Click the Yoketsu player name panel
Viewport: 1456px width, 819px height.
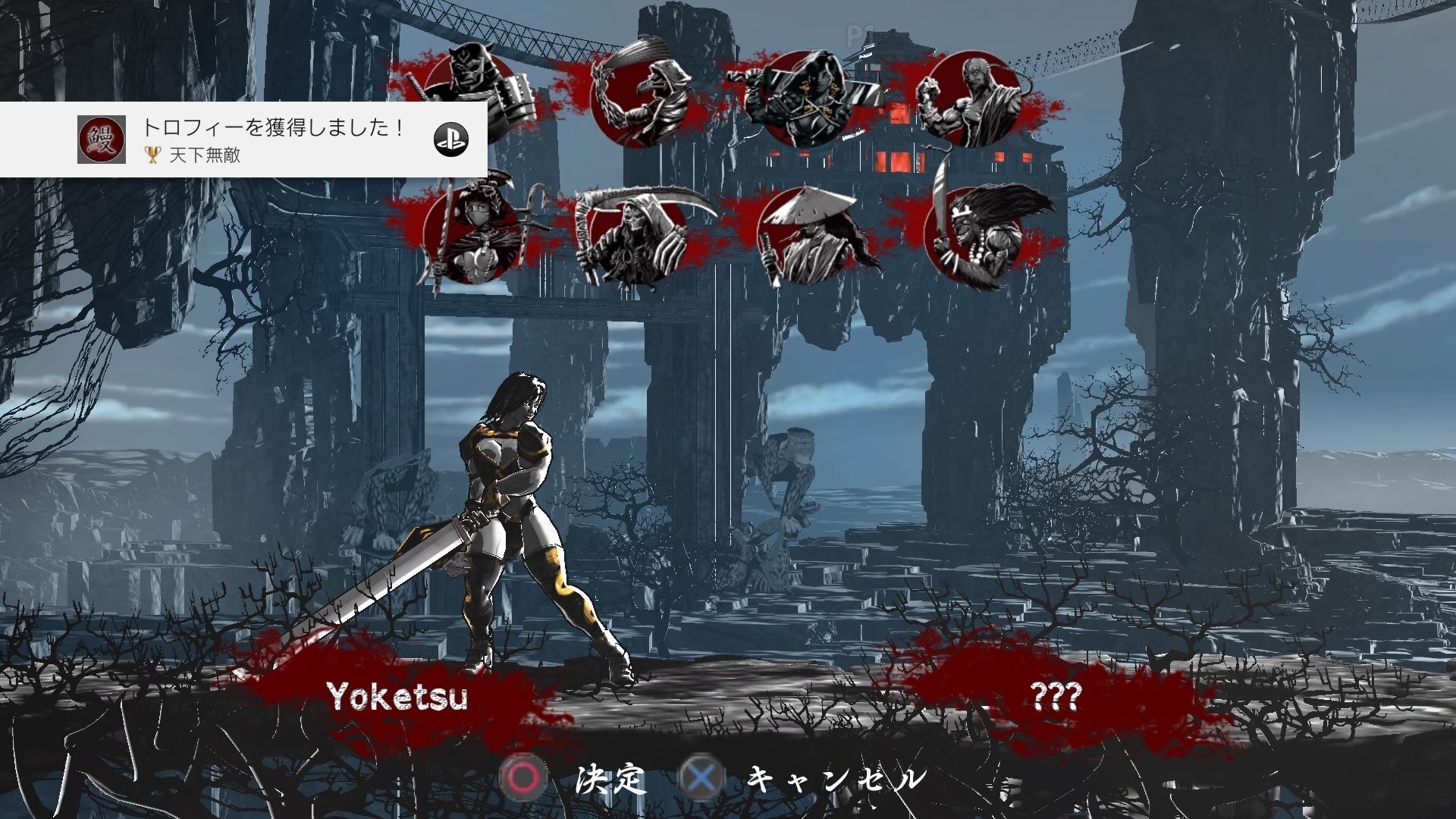coord(397,696)
